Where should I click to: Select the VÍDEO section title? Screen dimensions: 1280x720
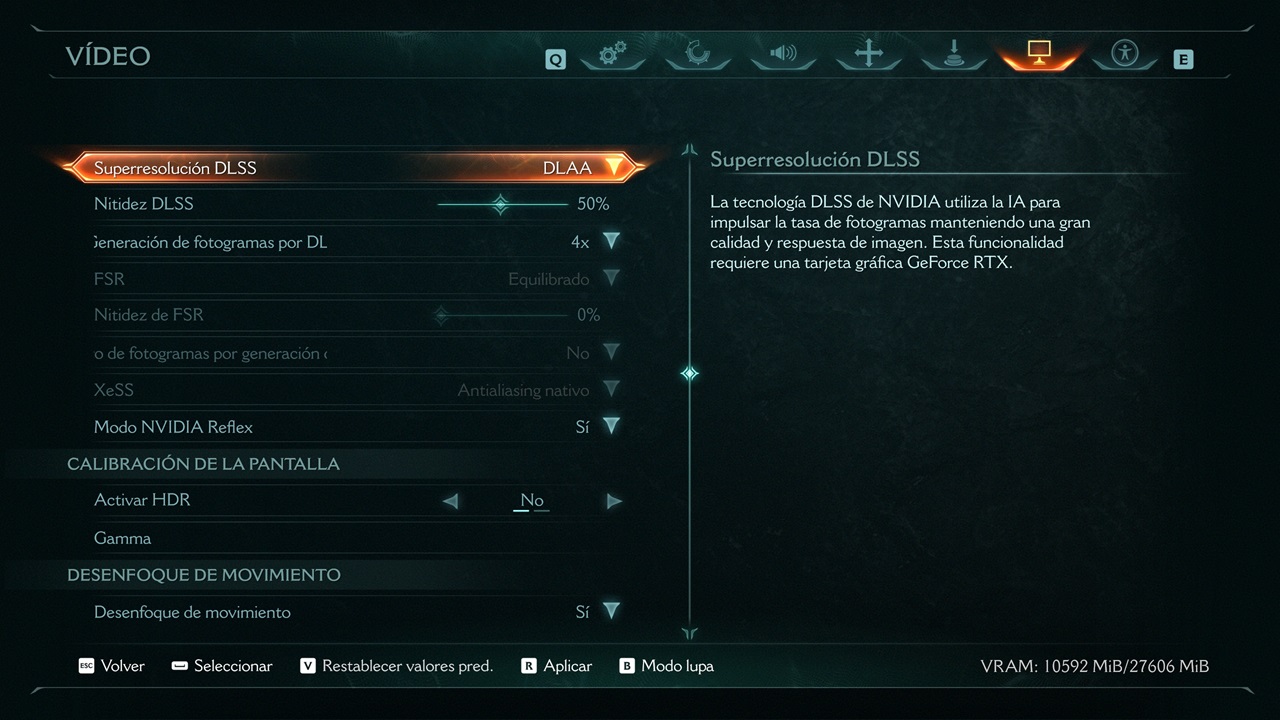pos(108,56)
